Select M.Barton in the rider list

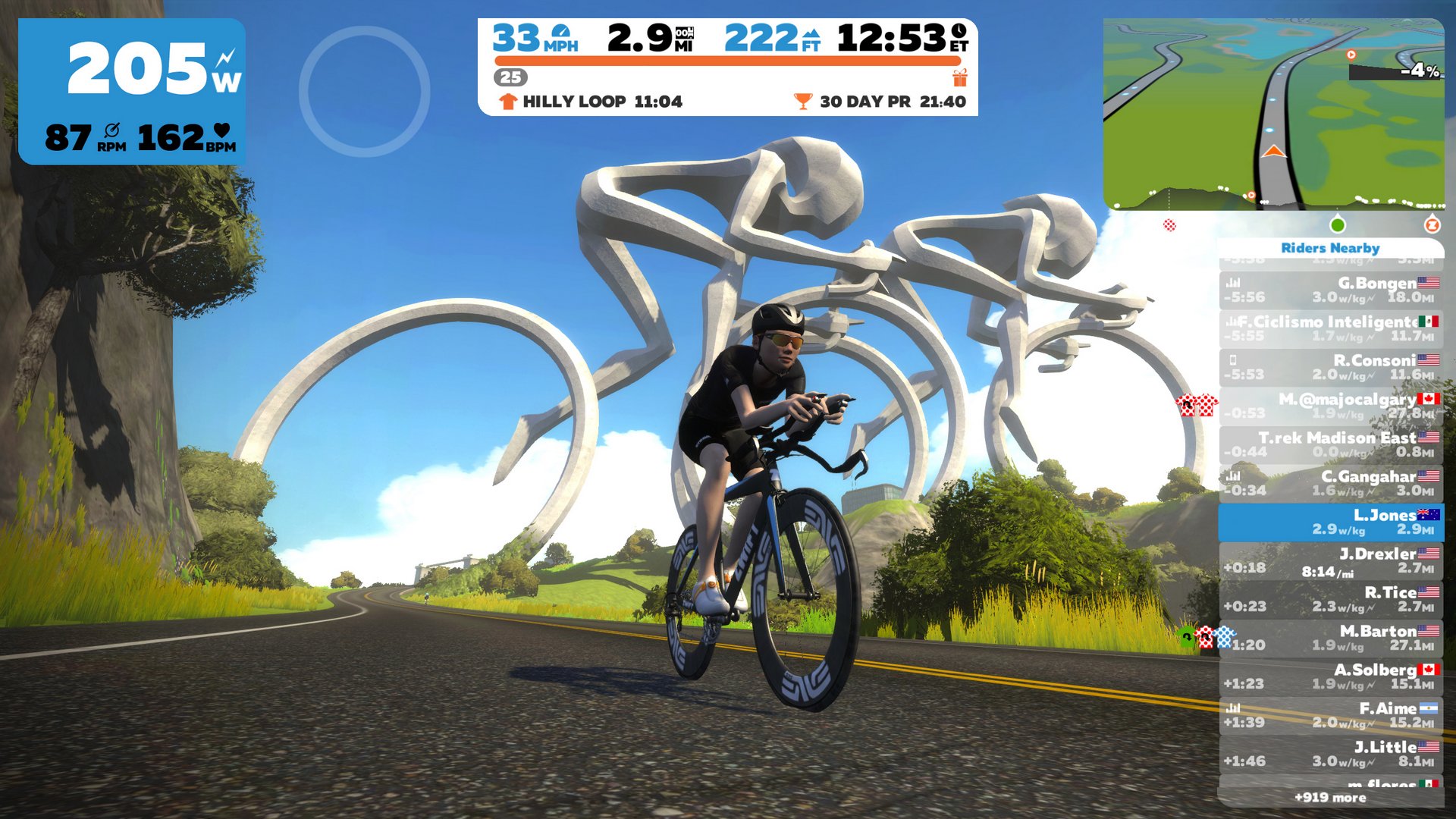pos(1331,638)
